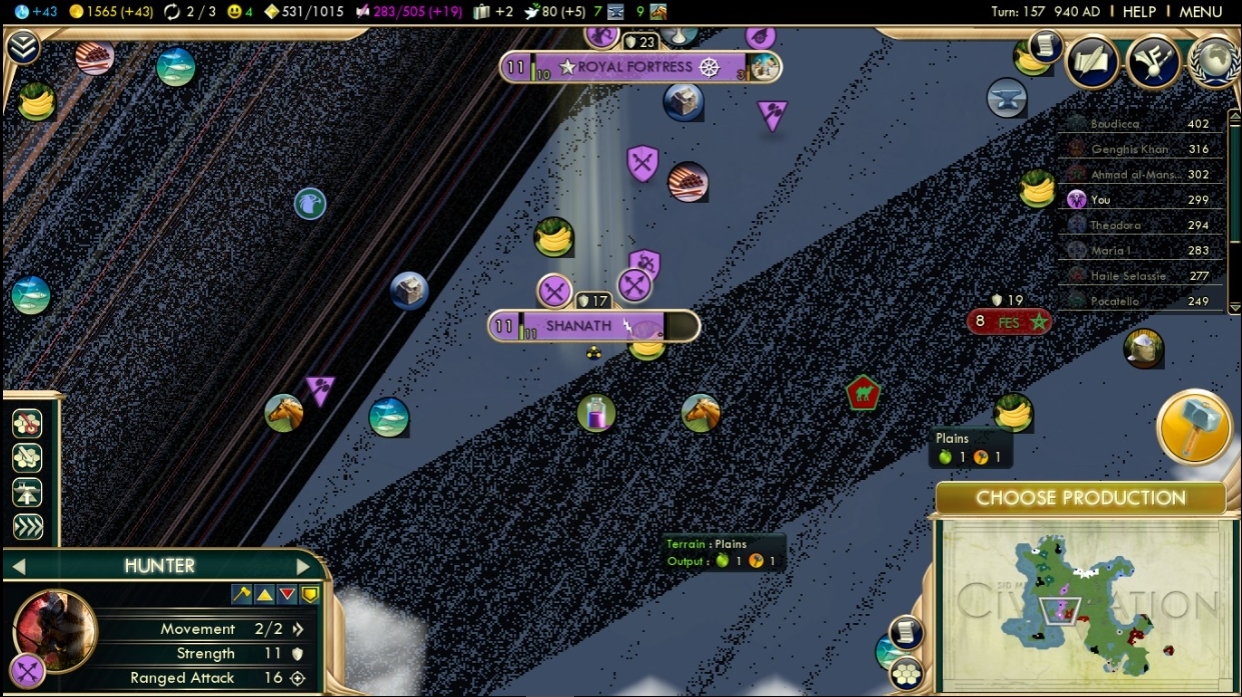Open the hex grid map options
The width and height of the screenshot is (1242, 697).
907,673
